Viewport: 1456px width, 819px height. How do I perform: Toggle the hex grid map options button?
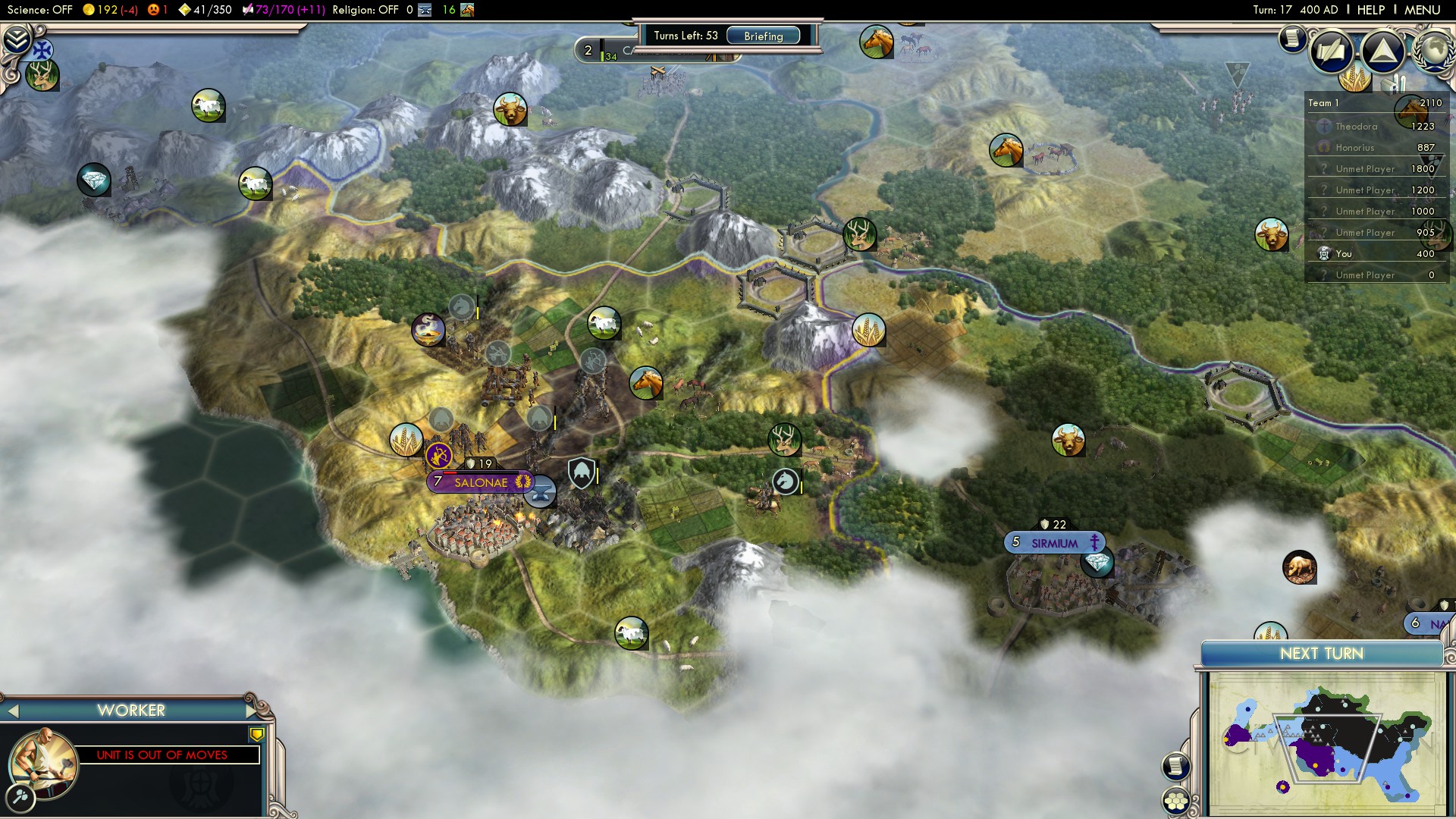[1176, 801]
